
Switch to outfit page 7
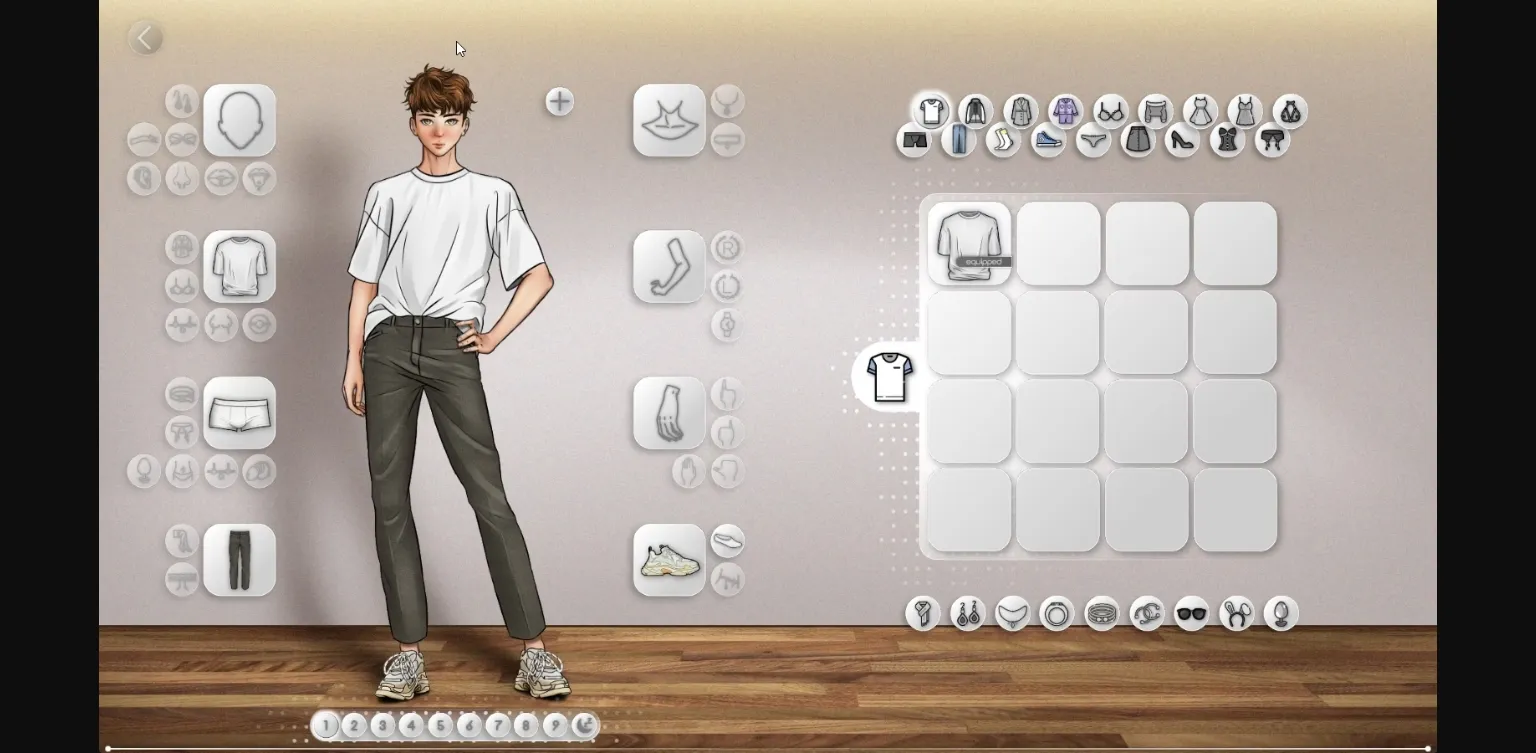coord(498,725)
